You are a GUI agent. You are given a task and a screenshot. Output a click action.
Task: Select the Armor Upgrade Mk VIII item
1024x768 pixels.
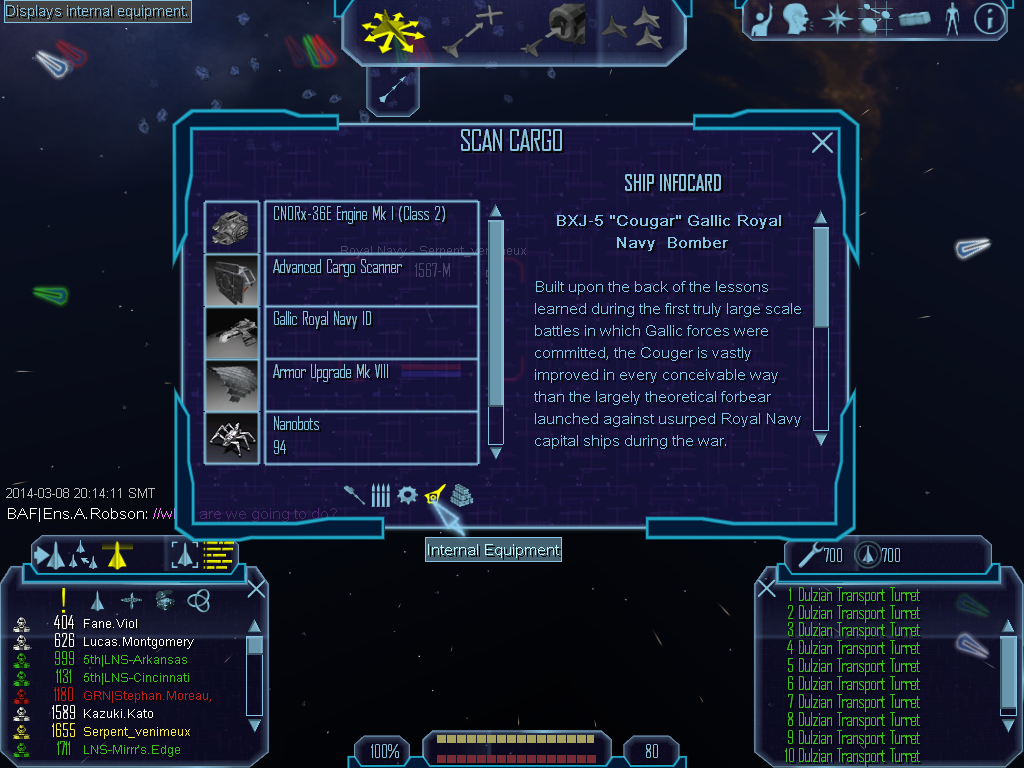[370, 384]
